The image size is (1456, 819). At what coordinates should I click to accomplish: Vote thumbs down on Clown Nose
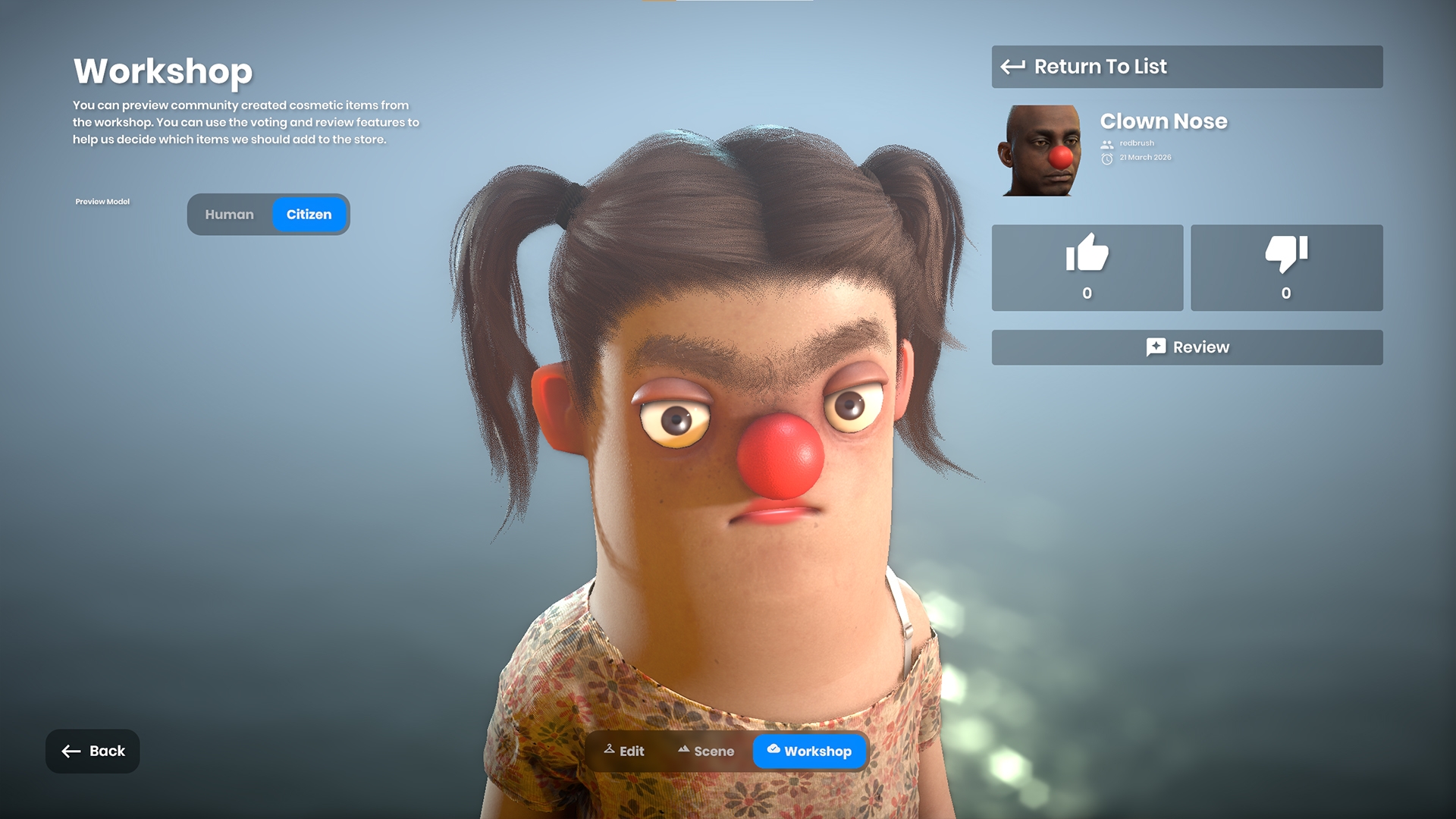click(1286, 267)
